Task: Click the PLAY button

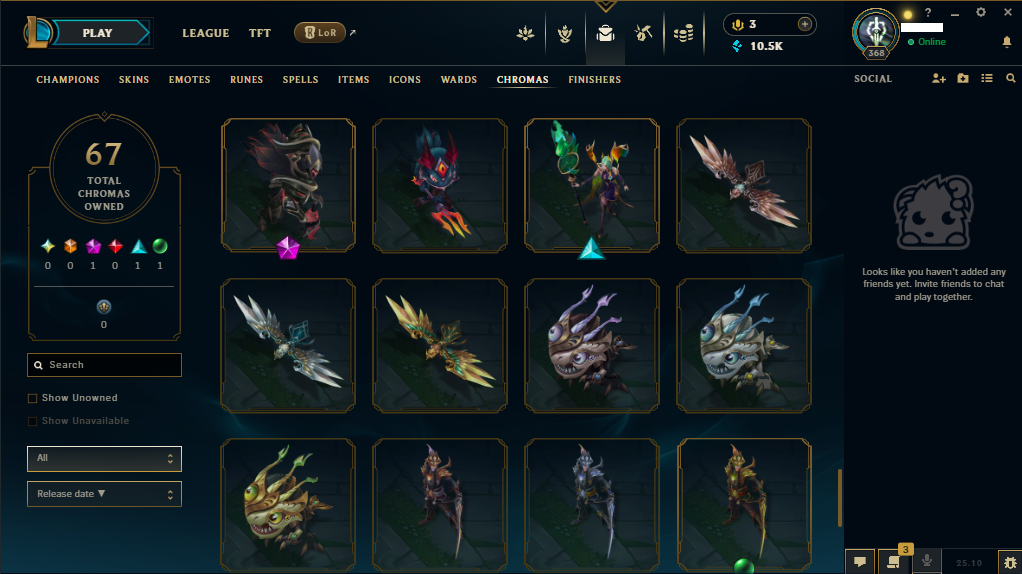Action: [98, 33]
